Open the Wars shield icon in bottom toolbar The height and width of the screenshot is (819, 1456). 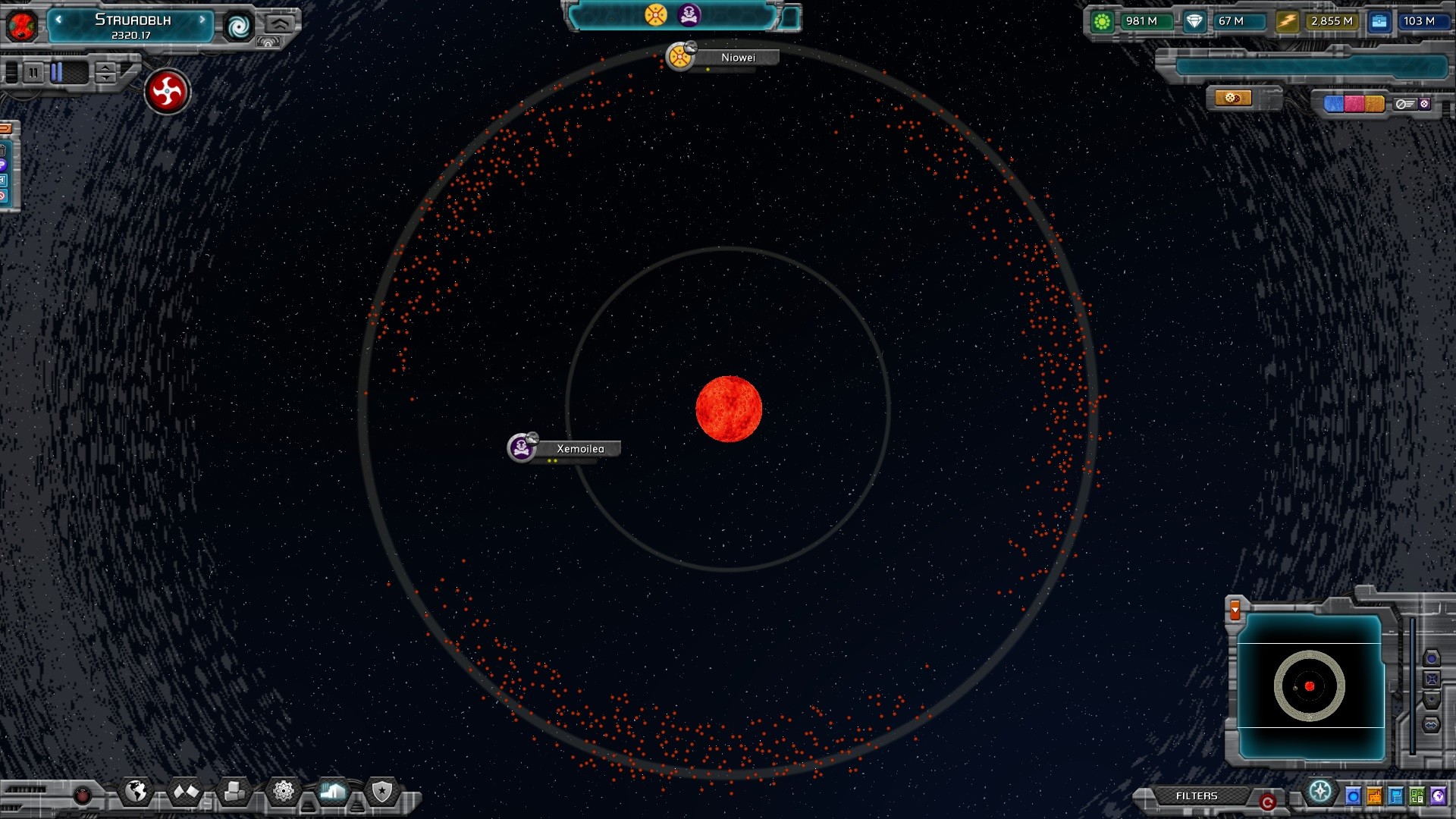point(381,791)
